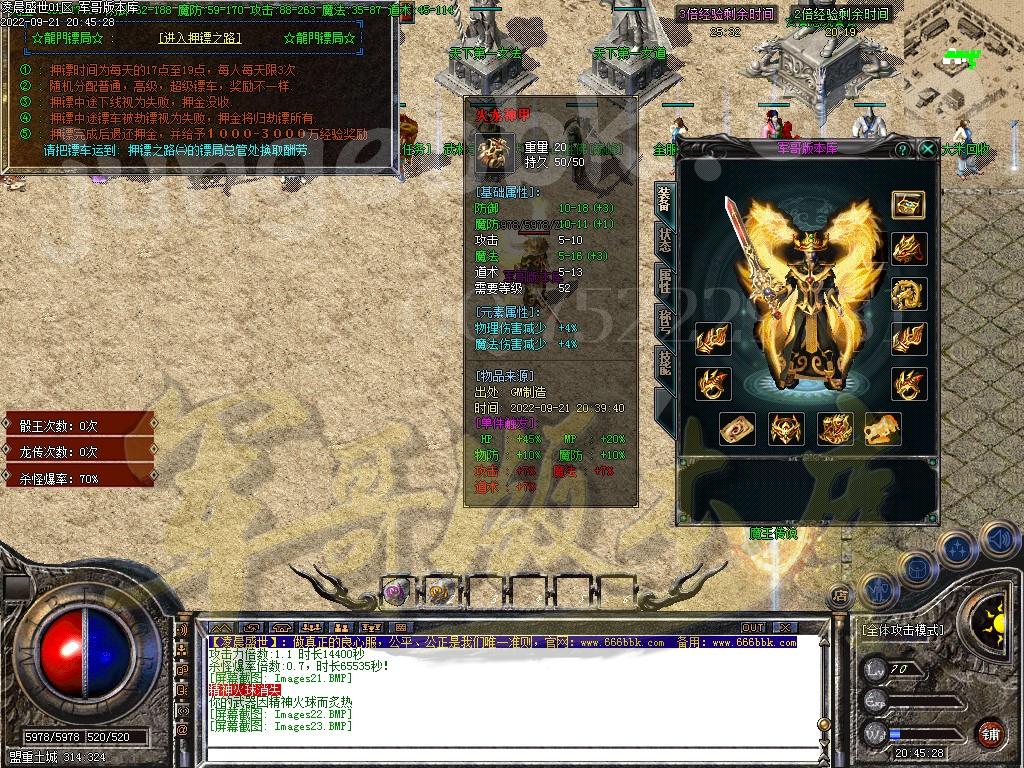Open the bag inventory round button
Screen dimensions: 1024x768
916,570
